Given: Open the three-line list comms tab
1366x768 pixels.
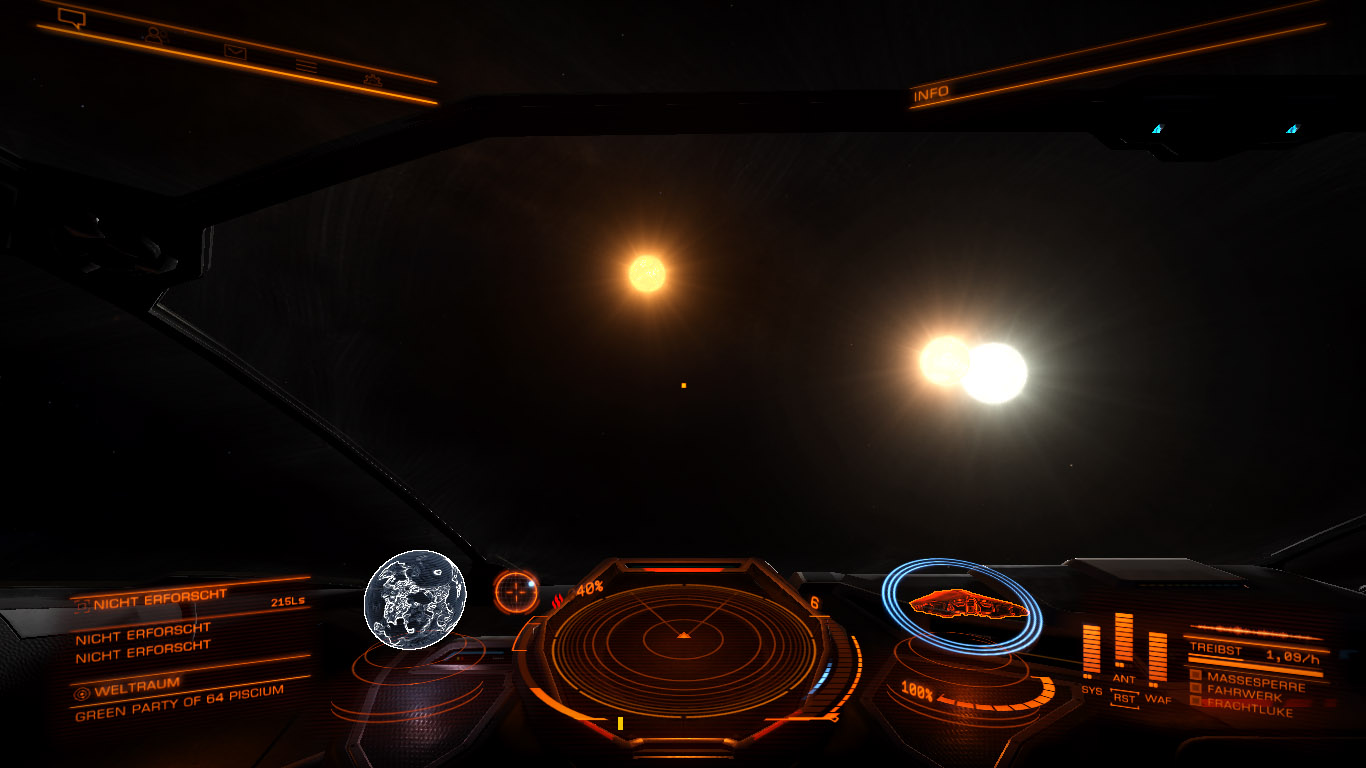Looking at the screenshot, I should click(306, 66).
